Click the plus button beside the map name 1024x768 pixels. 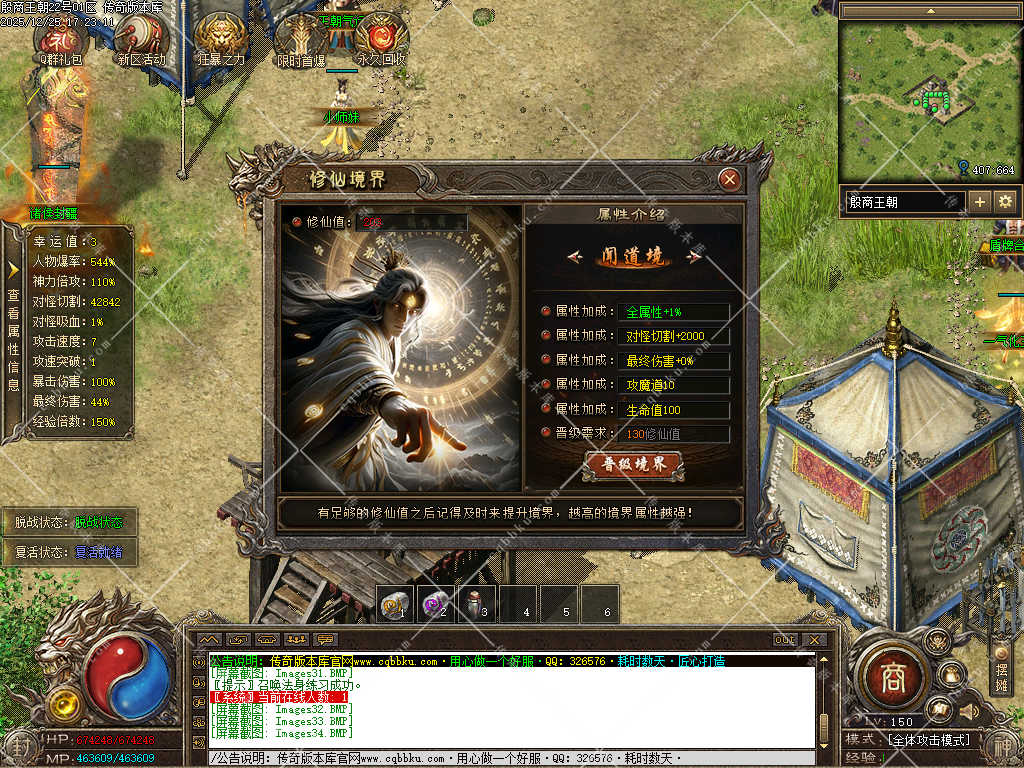pyautogui.click(x=980, y=202)
